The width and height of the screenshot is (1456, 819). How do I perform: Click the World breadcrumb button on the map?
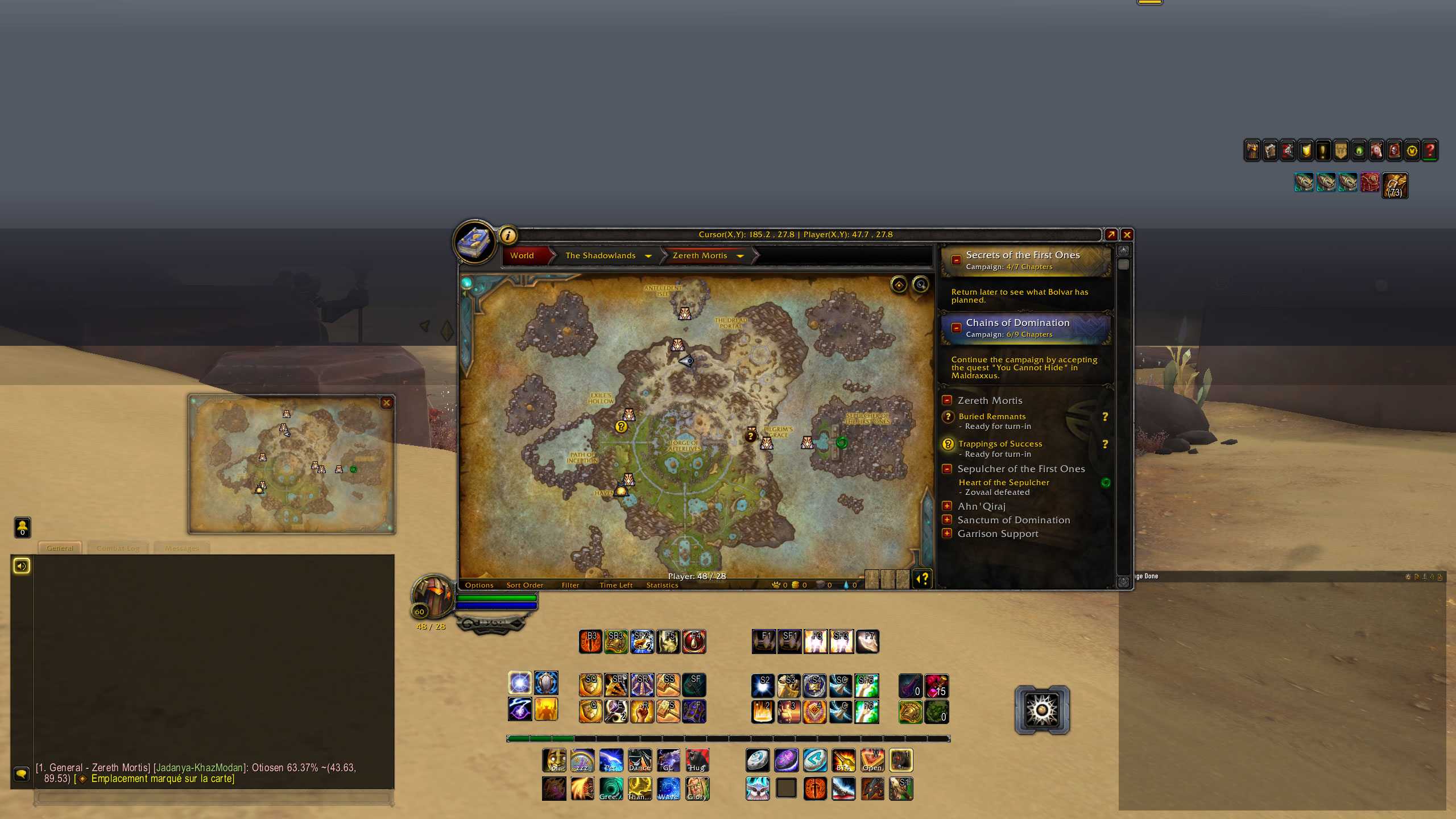click(522, 255)
